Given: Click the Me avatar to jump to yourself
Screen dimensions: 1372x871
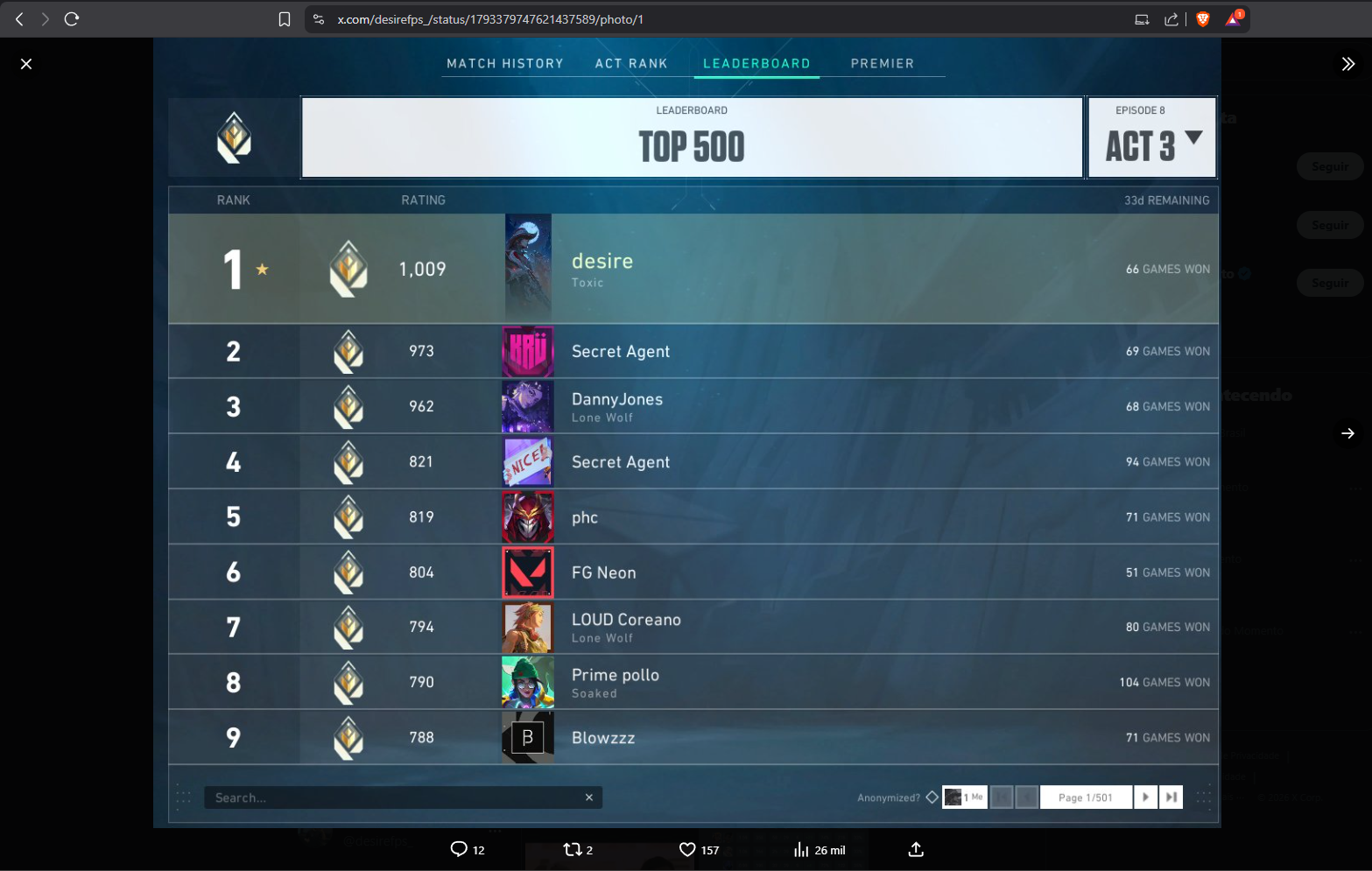Looking at the screenshot, I should (964, 797).
